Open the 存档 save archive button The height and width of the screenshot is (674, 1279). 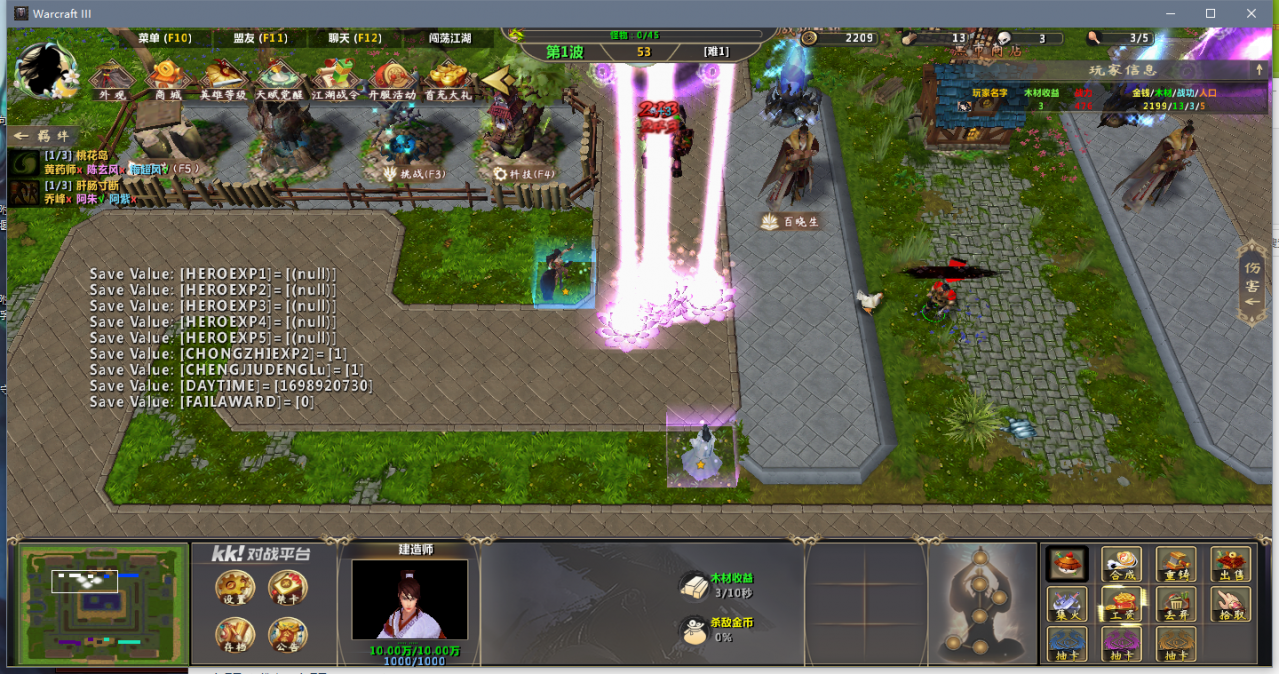235,635
